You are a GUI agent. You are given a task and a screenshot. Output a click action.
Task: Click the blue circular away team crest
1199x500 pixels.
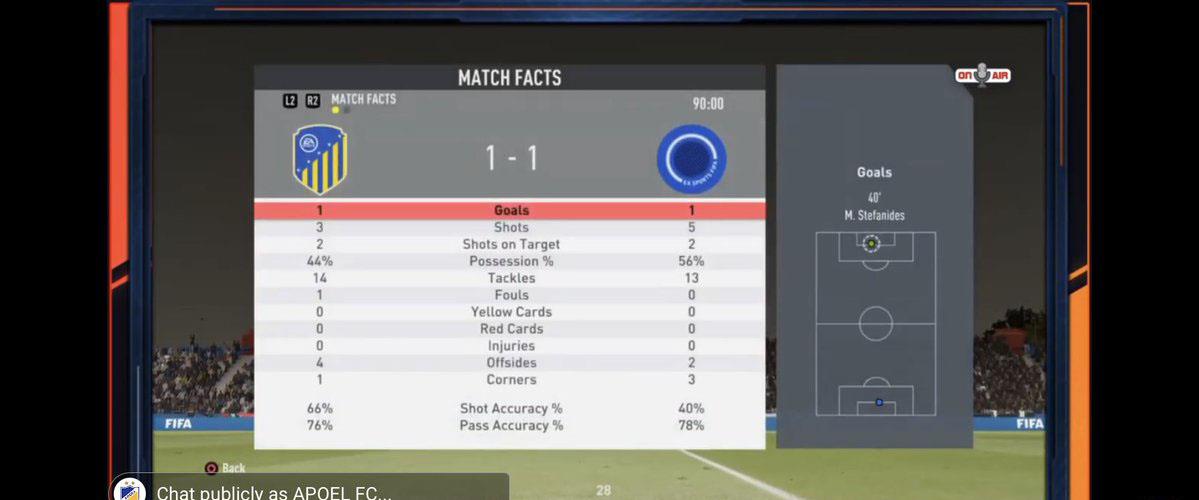[691, 159]
